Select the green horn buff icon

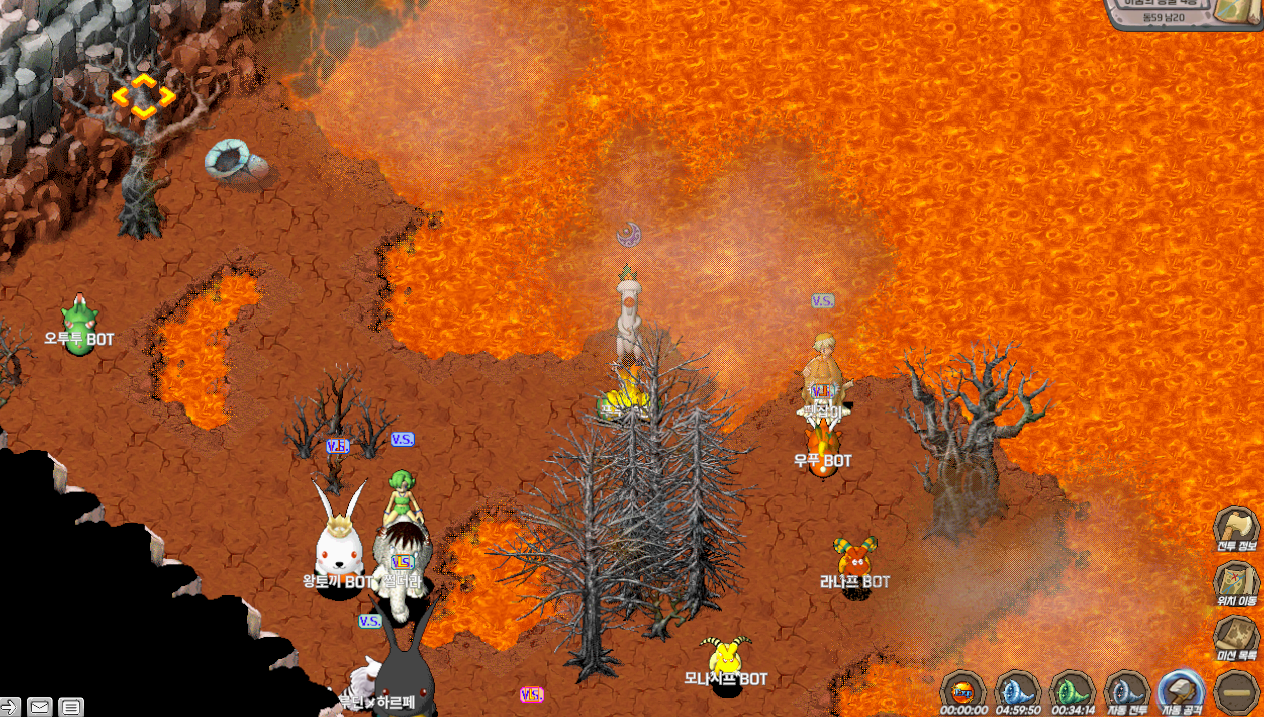point(1072,691)
